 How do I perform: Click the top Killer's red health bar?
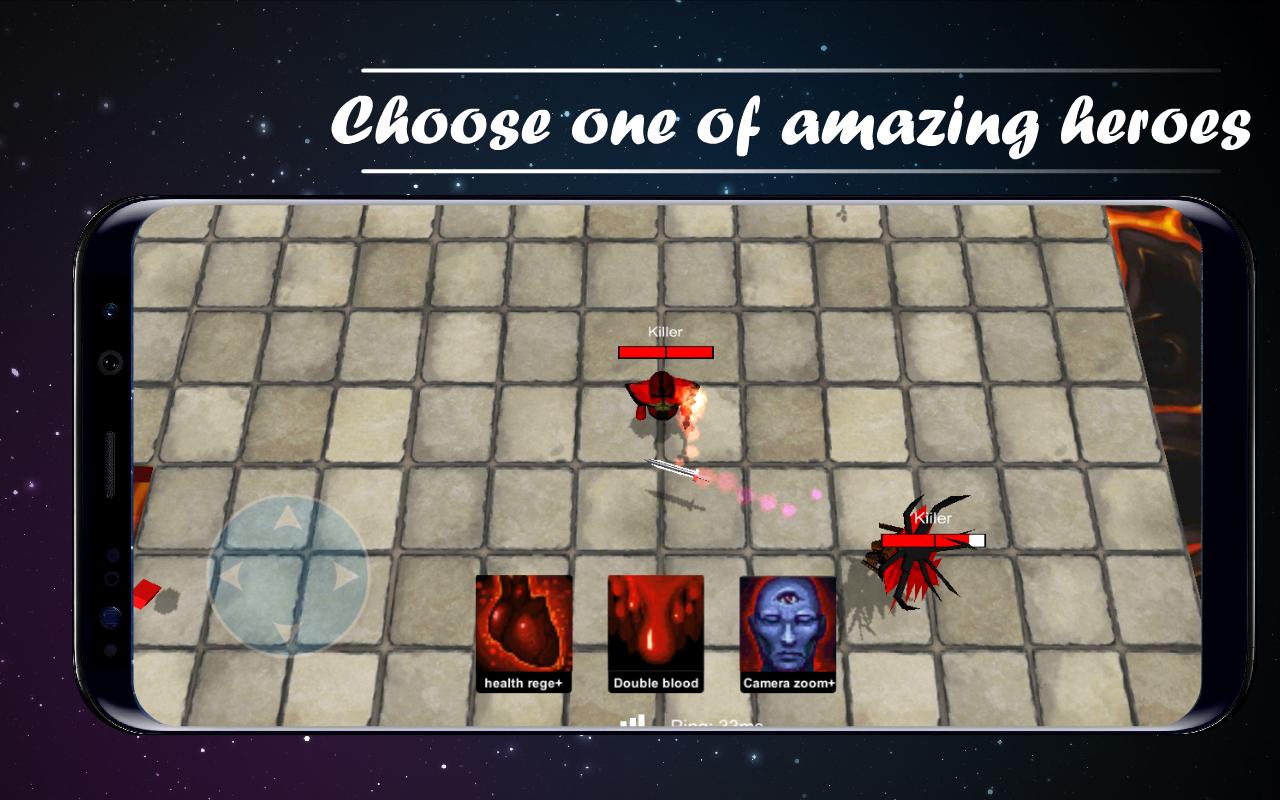click(664, 352)
